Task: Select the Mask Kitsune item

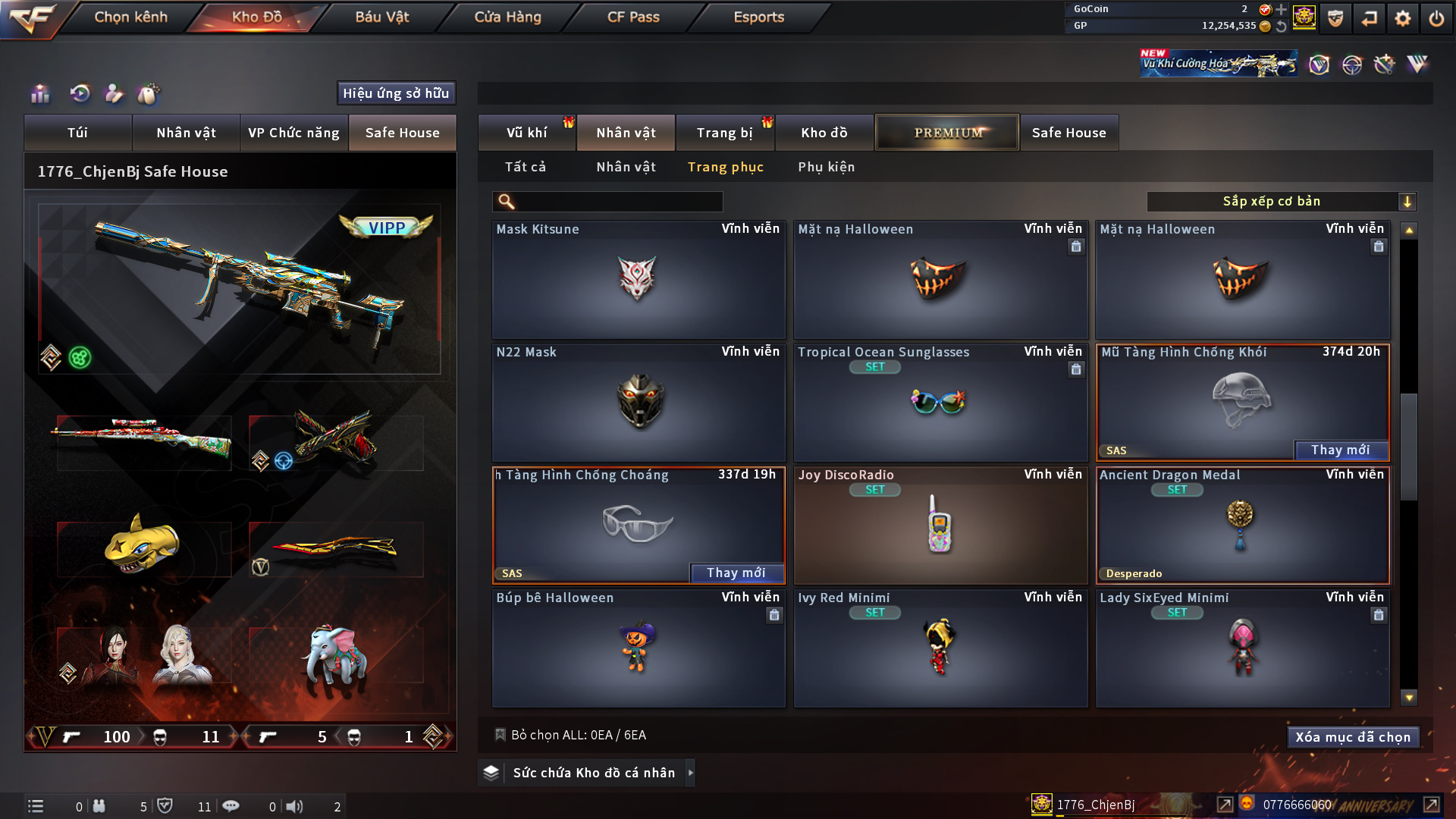Action: pos(638,280)
